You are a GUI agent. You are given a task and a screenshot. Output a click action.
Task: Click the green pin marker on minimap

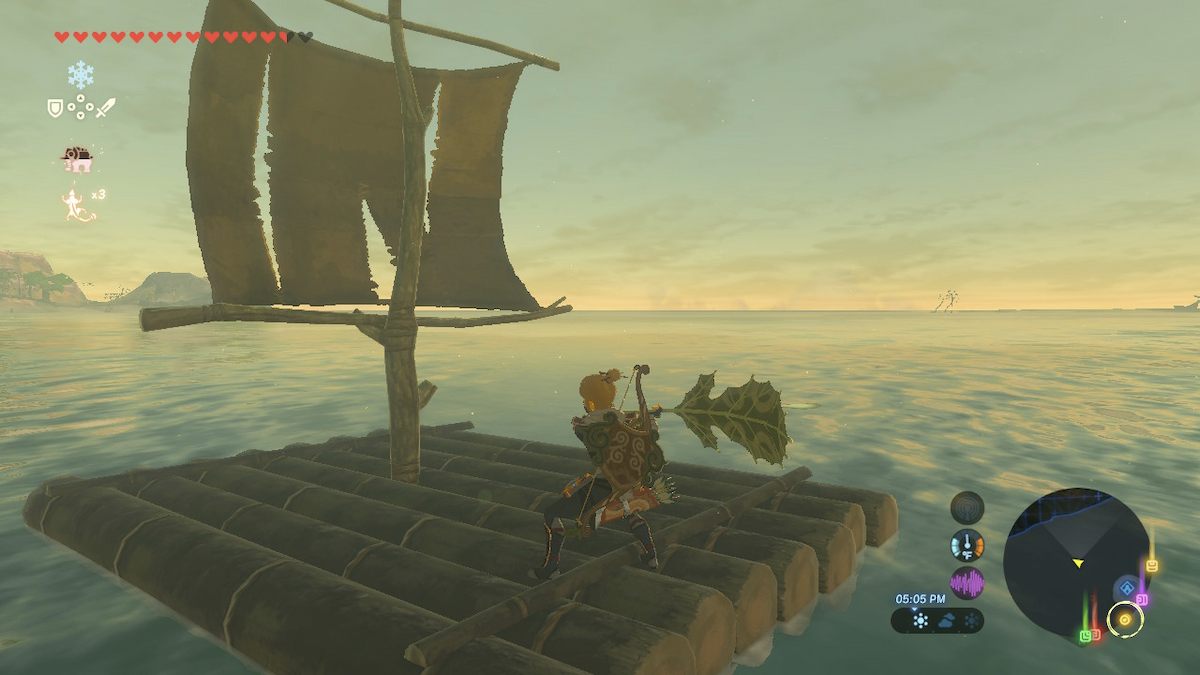(x=1085, y=635)
